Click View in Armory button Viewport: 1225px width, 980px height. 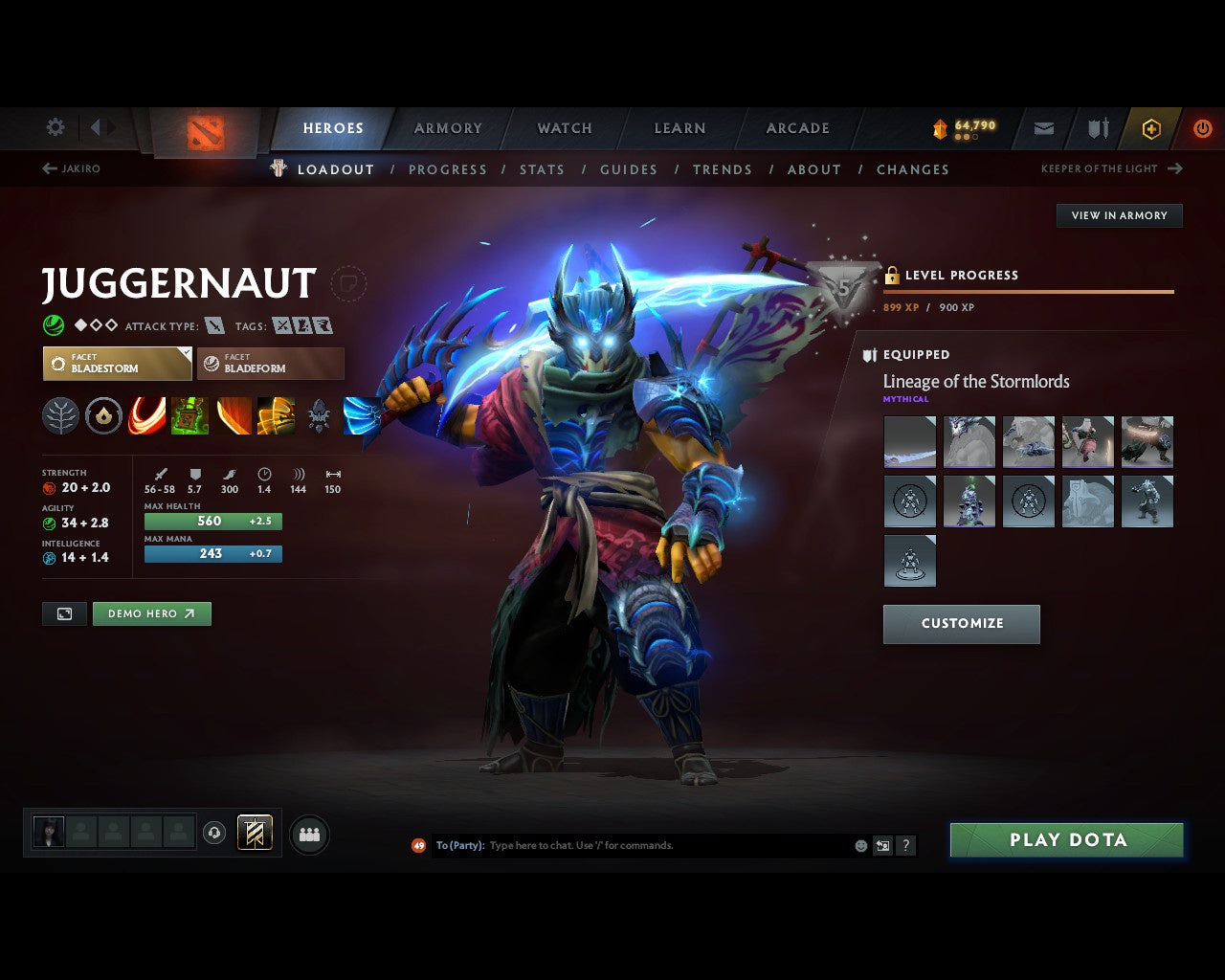pyautogui.click(x=1119, y=215)
